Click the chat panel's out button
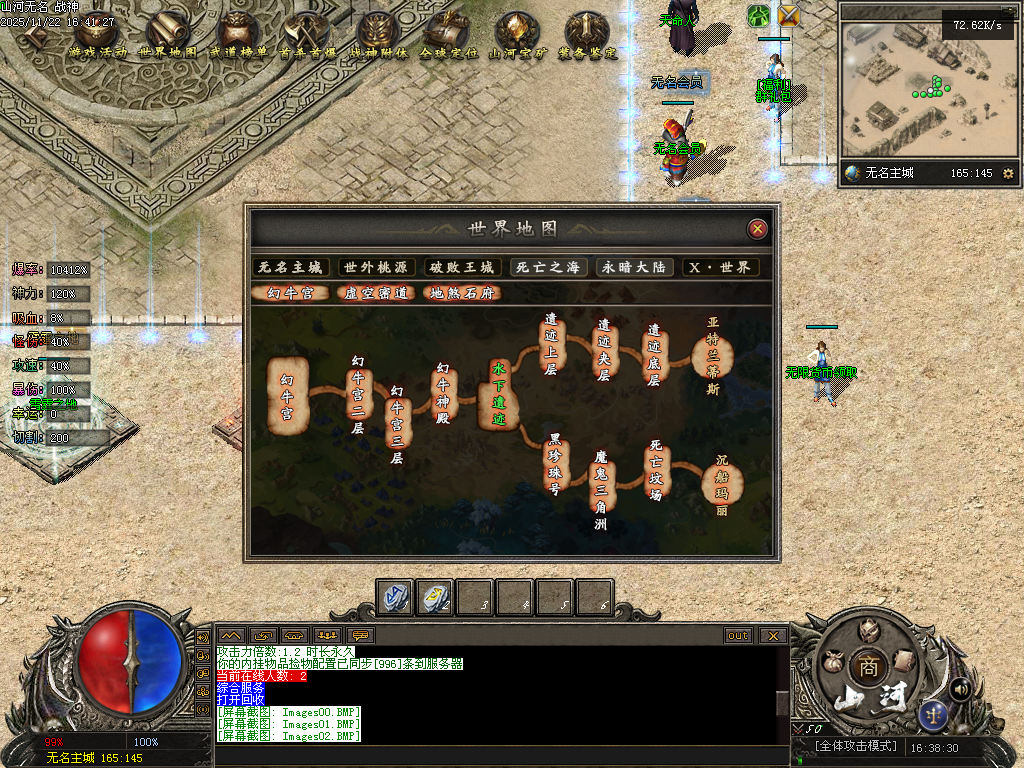 pyautogui.click(x=738, y=635)
